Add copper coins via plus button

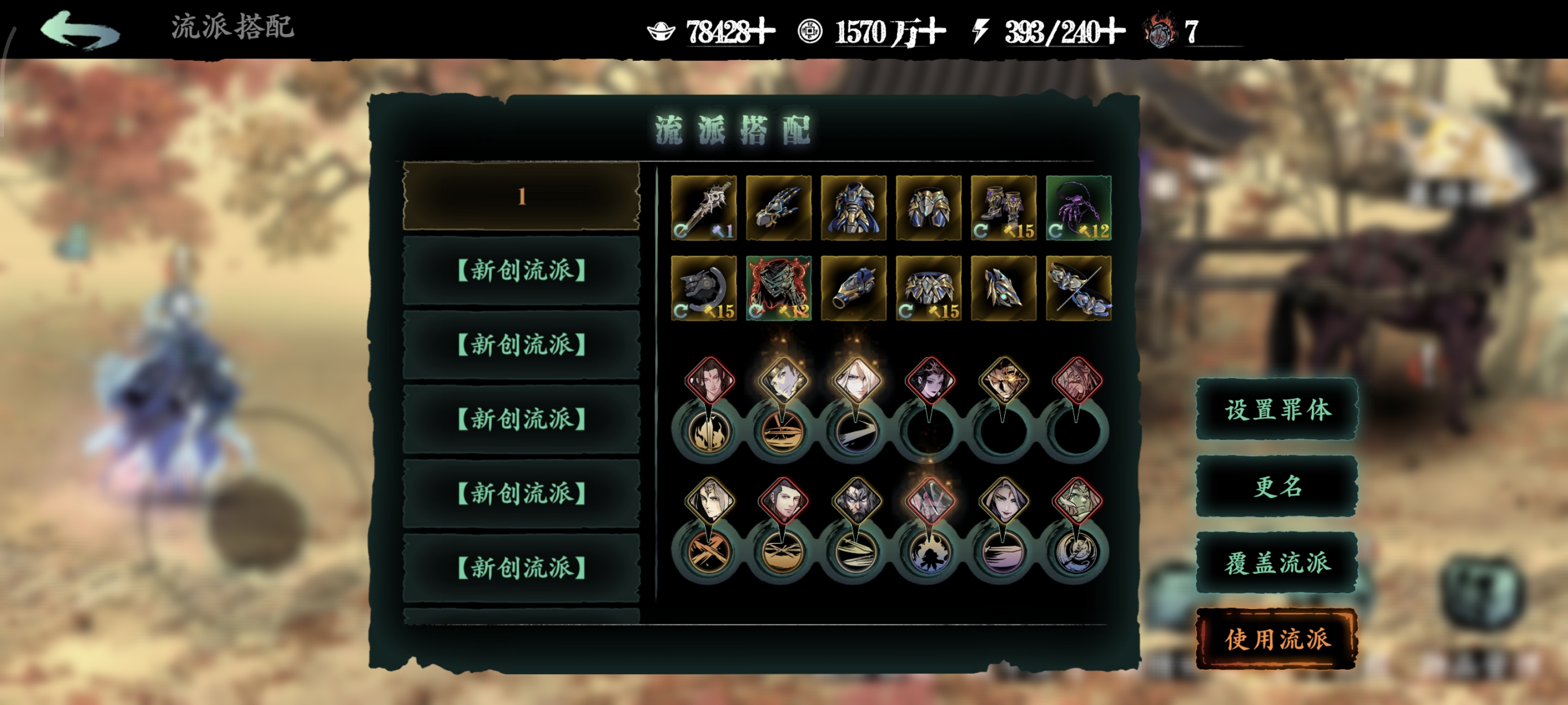[933, 32]
